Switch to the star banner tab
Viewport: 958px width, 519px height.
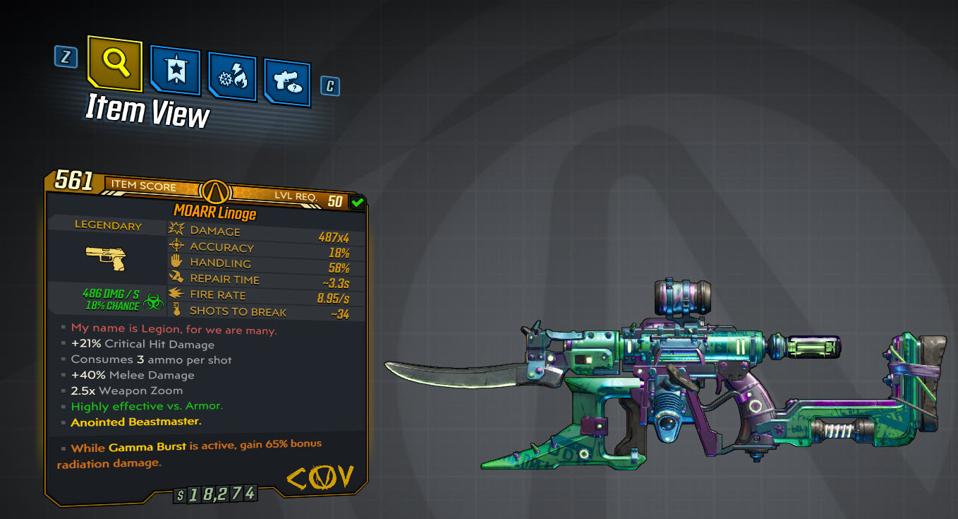click(174, 71)
